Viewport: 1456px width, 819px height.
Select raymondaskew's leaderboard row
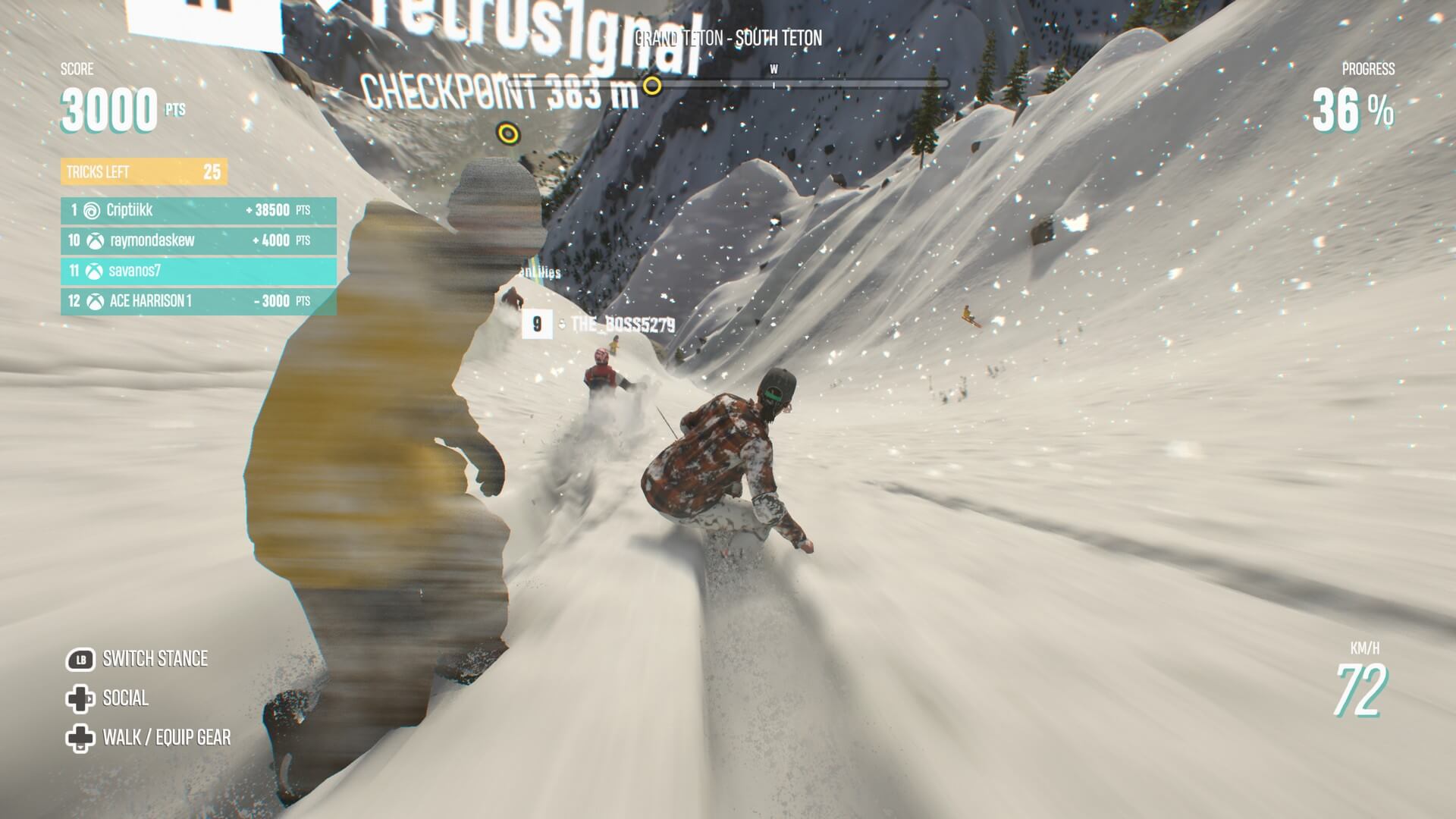[198, 240]
